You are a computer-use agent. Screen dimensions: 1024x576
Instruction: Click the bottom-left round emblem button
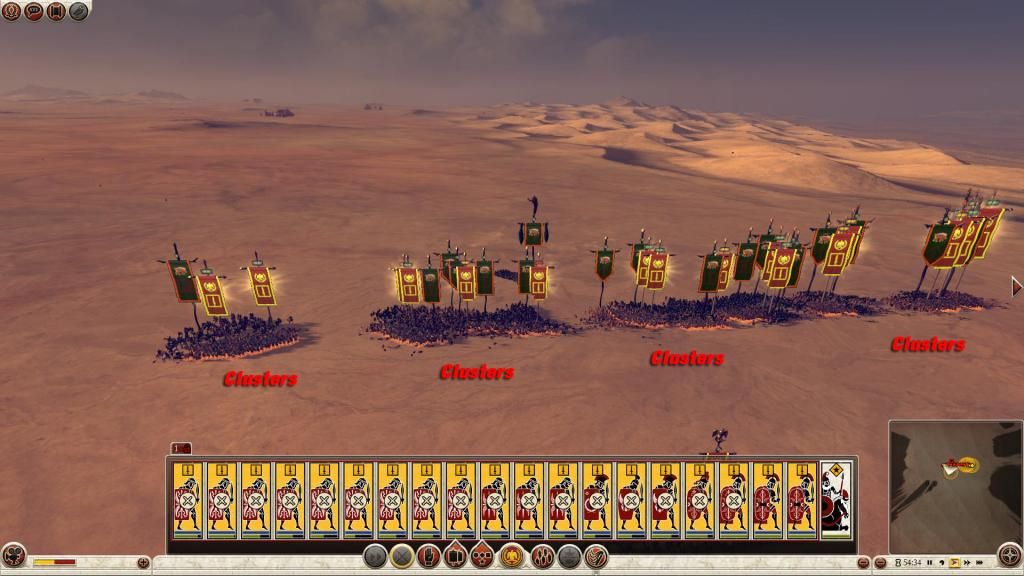pyautogui.click(x=13, y=556)
